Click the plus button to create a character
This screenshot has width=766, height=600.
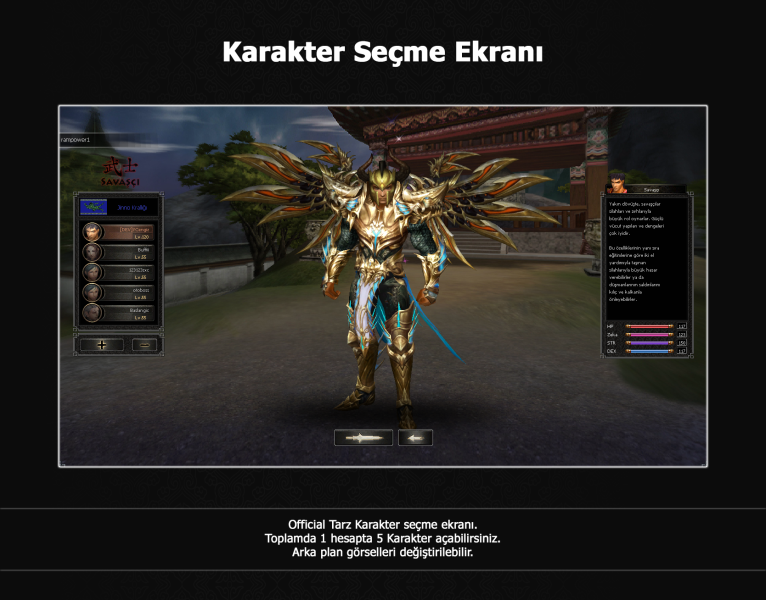(x=102, y=345)
